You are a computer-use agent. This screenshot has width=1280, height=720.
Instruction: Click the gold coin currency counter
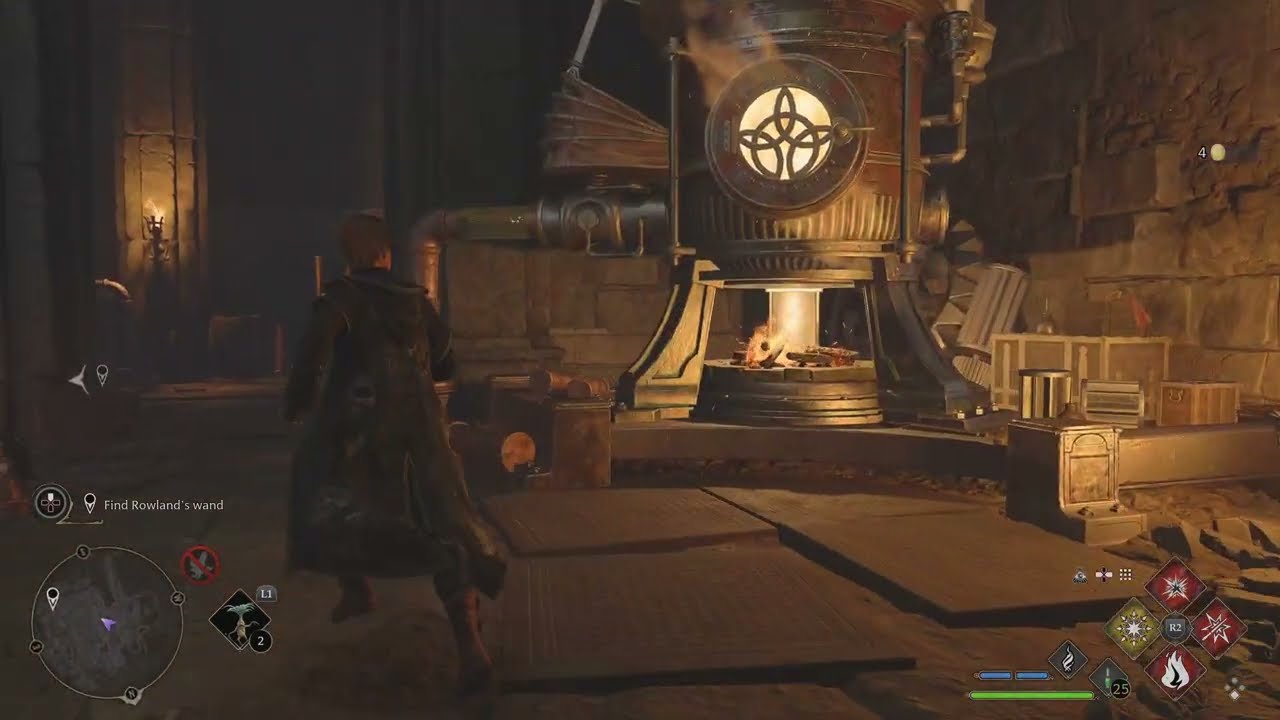tap(1213, 152)
